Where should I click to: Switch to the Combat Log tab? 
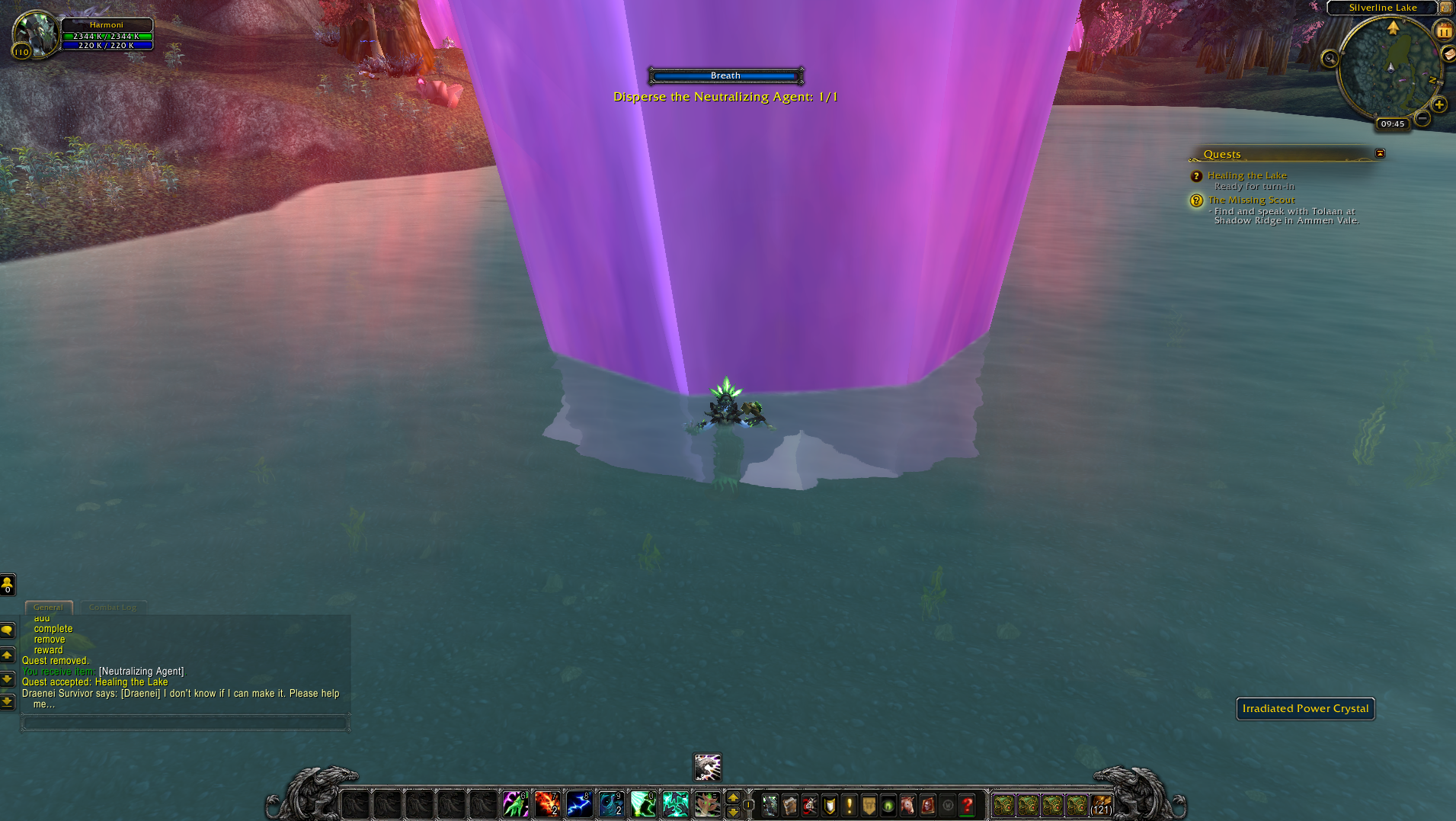click(113, 607)
